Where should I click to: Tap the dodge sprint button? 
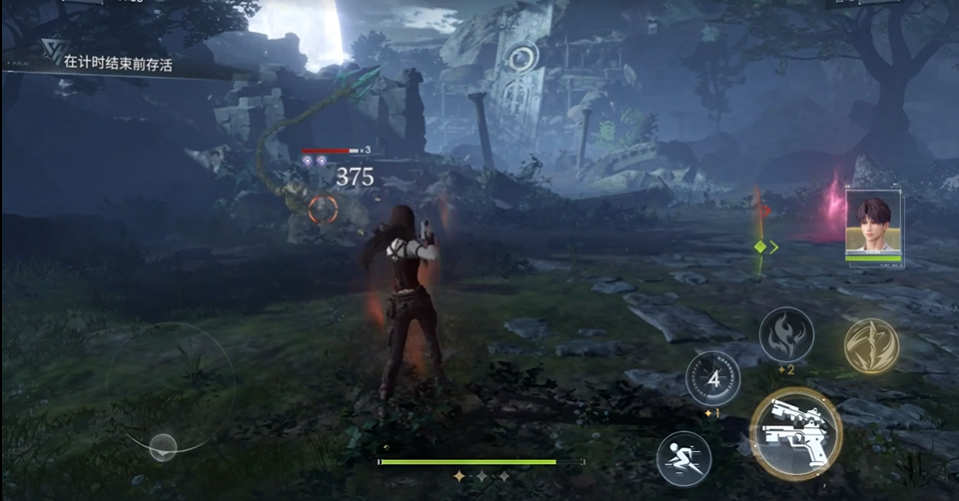tap(683, 459)
